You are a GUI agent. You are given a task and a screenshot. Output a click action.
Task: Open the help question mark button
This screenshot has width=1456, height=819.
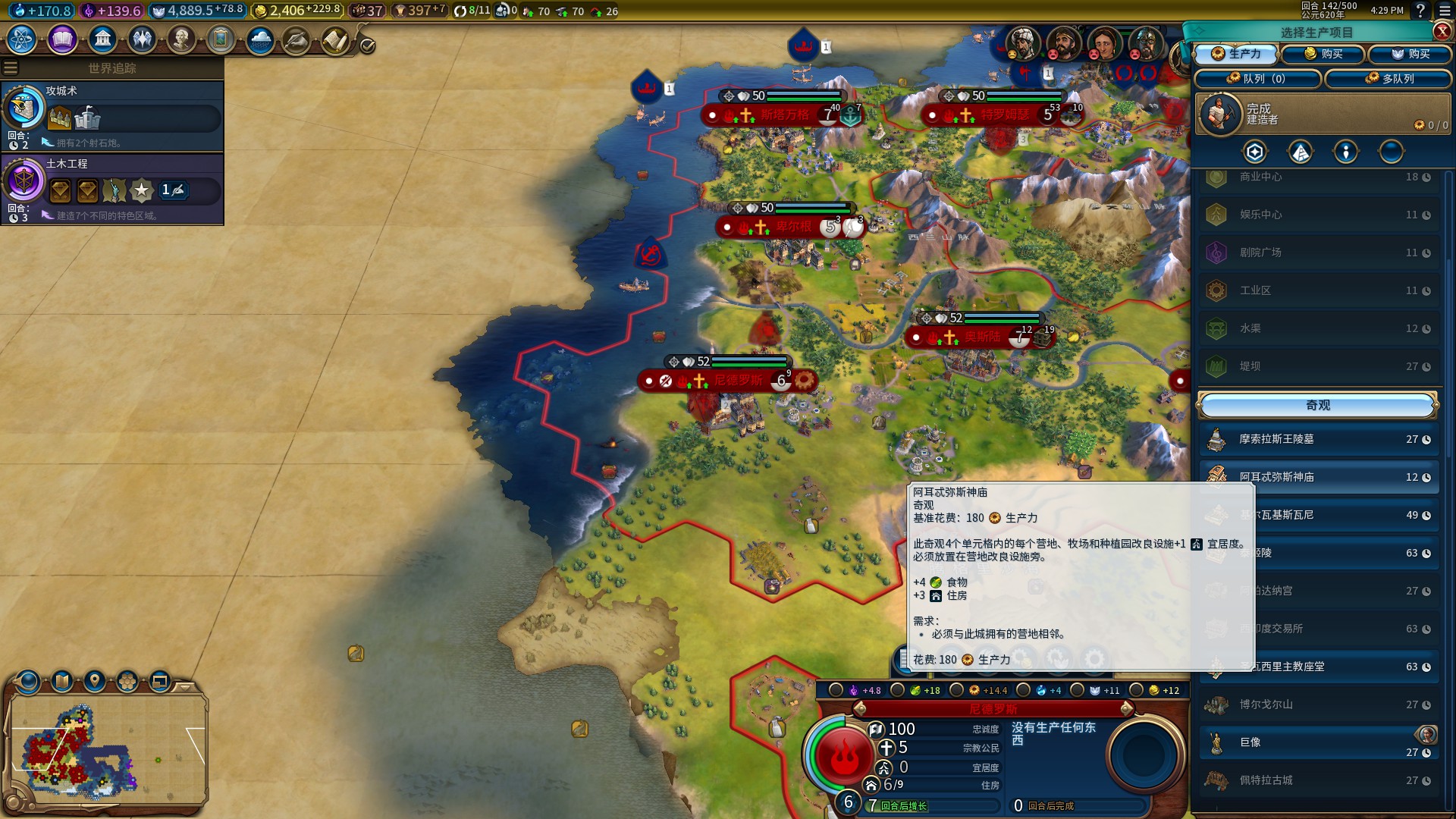[1420, 11]
